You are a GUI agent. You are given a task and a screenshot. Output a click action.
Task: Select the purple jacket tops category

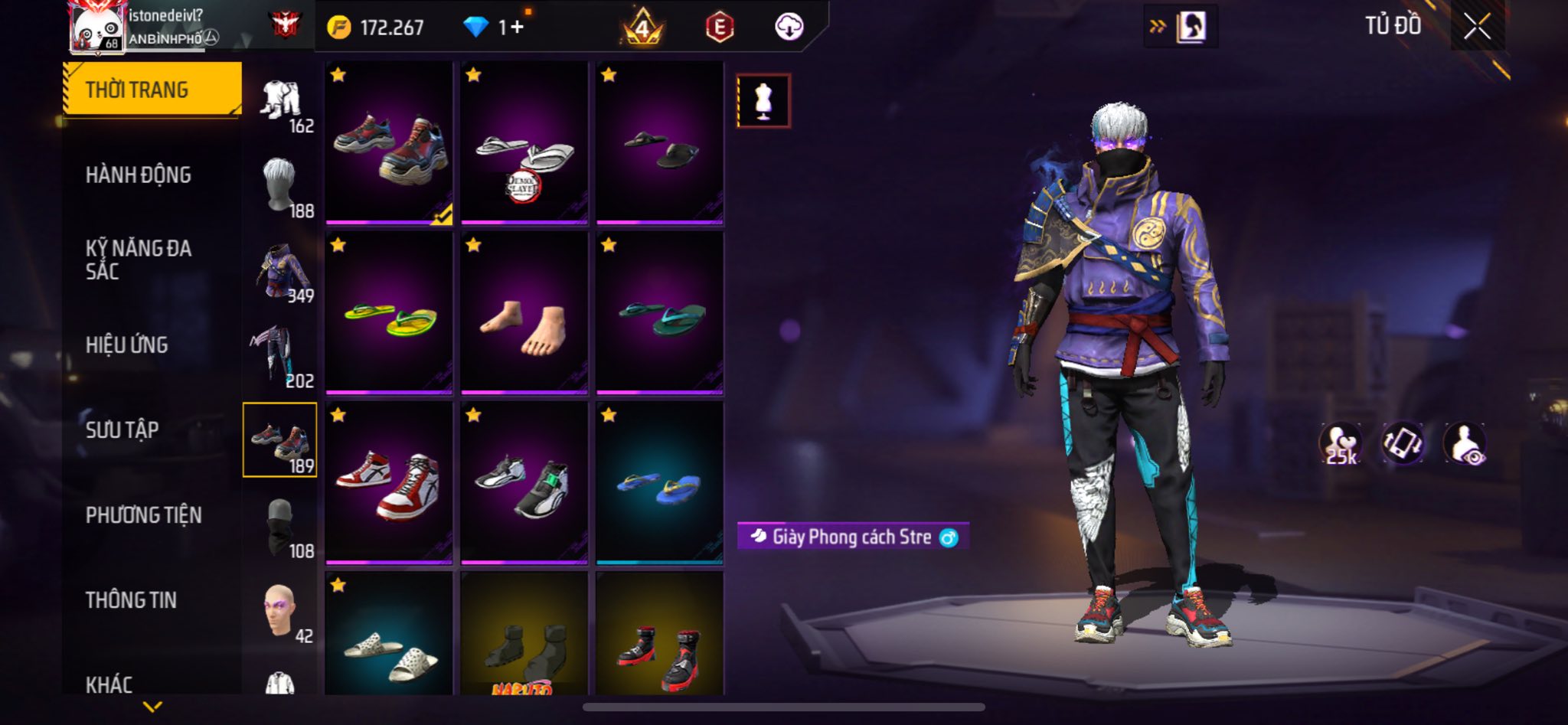click(282, 273)
